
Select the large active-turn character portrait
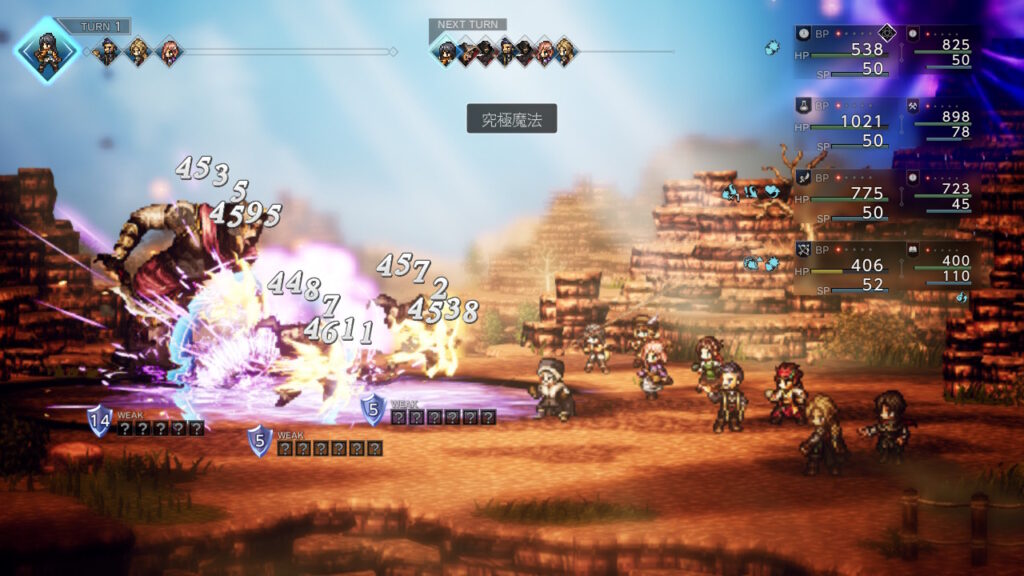pos(47,50)
